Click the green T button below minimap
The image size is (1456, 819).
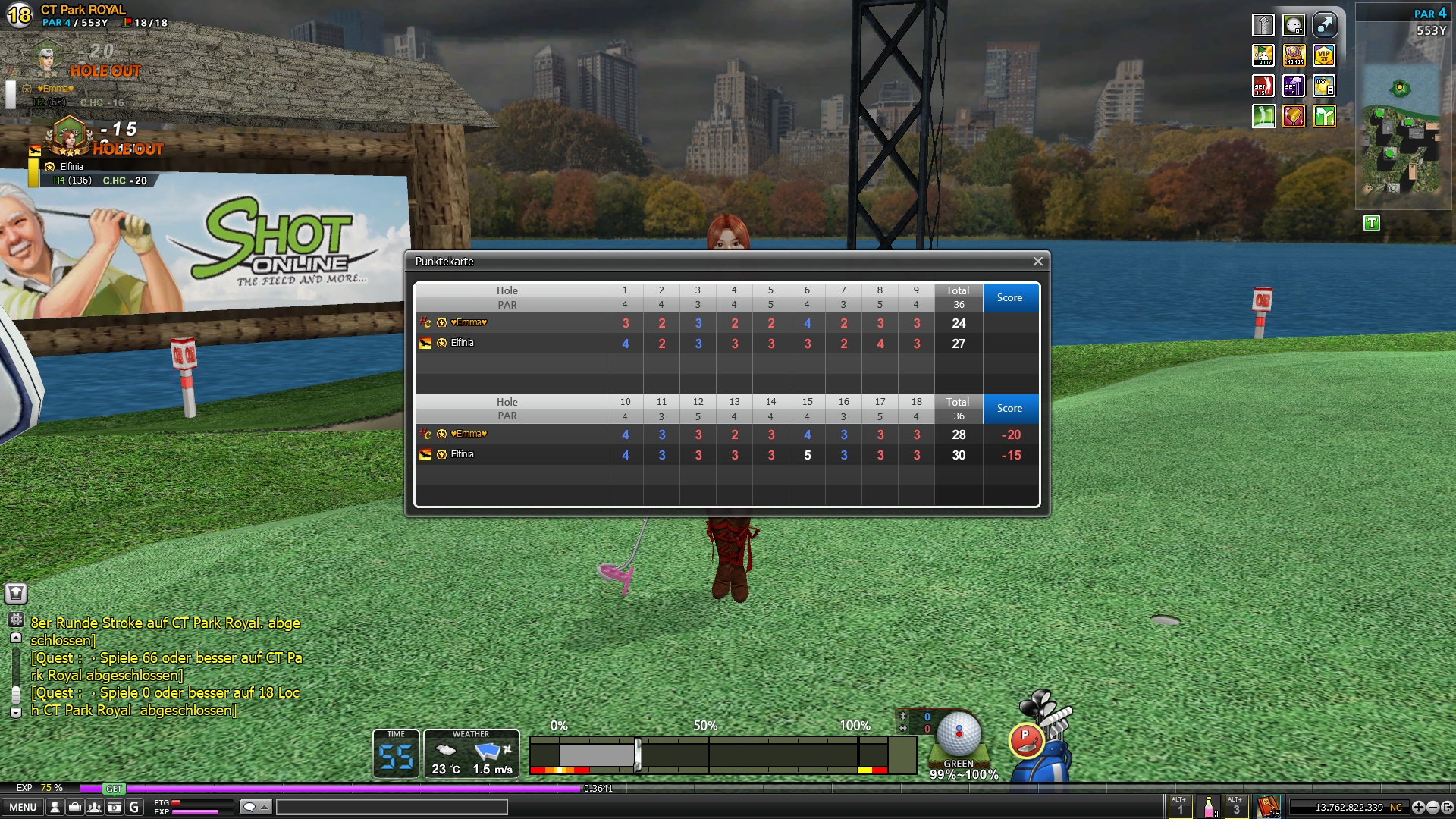(x=1371, y=223)
